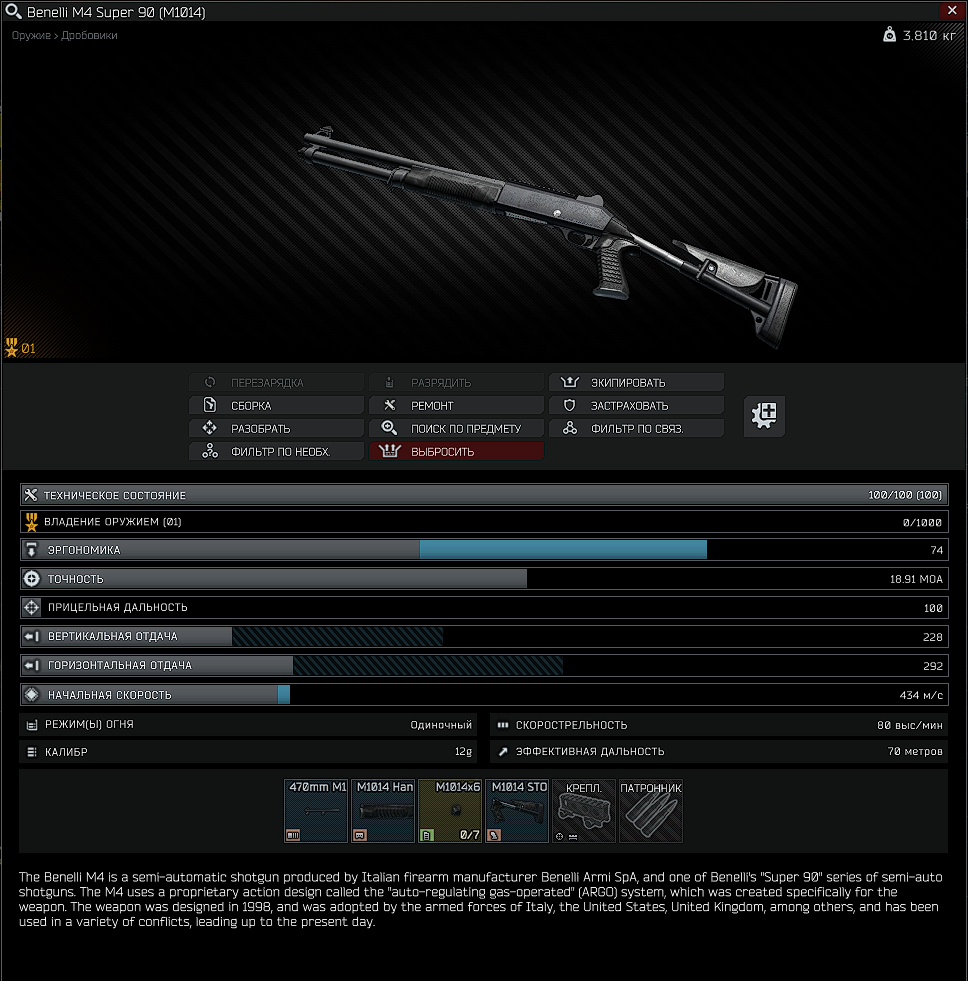Click the empty КРЕПЛ. mount slot
968x981 pixels.
(583, 811)
